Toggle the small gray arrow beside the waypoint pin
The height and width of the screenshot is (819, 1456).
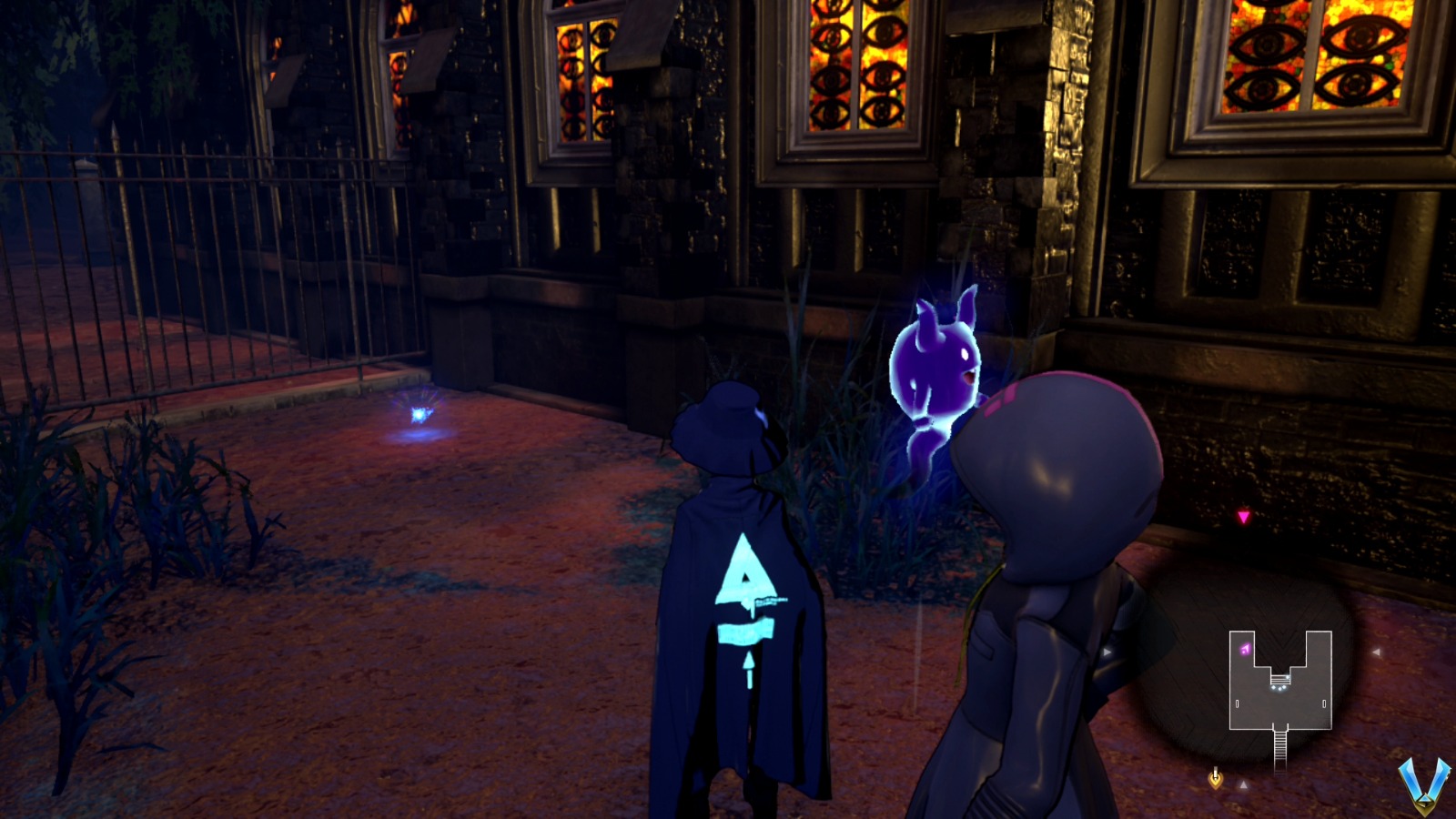(x=1244, y=783)
